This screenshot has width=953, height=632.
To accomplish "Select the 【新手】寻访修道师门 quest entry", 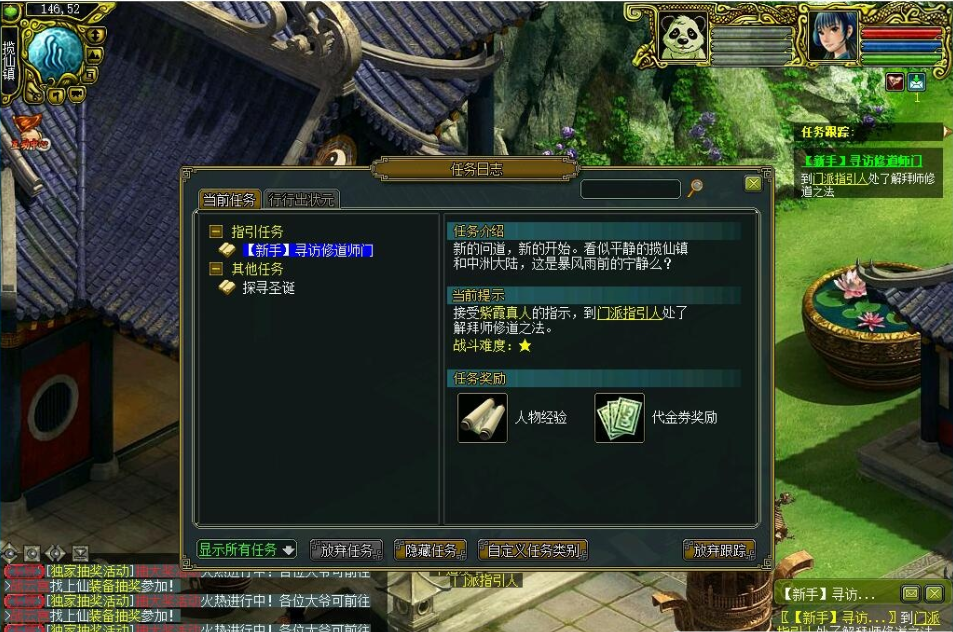I will tap(308, 250).
